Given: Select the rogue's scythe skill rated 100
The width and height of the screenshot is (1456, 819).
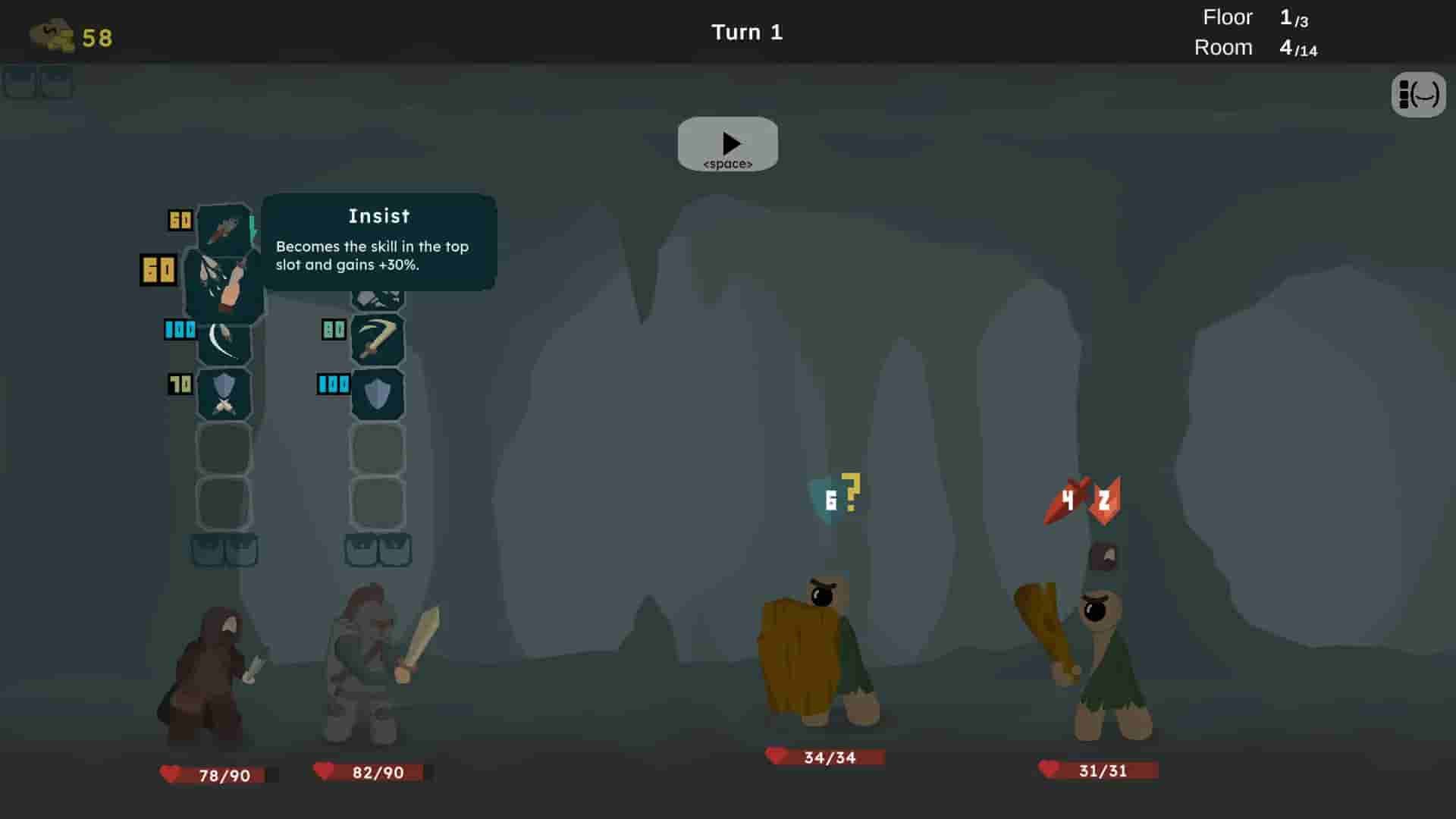Looking at the screenshot, I should click(224, 341).
